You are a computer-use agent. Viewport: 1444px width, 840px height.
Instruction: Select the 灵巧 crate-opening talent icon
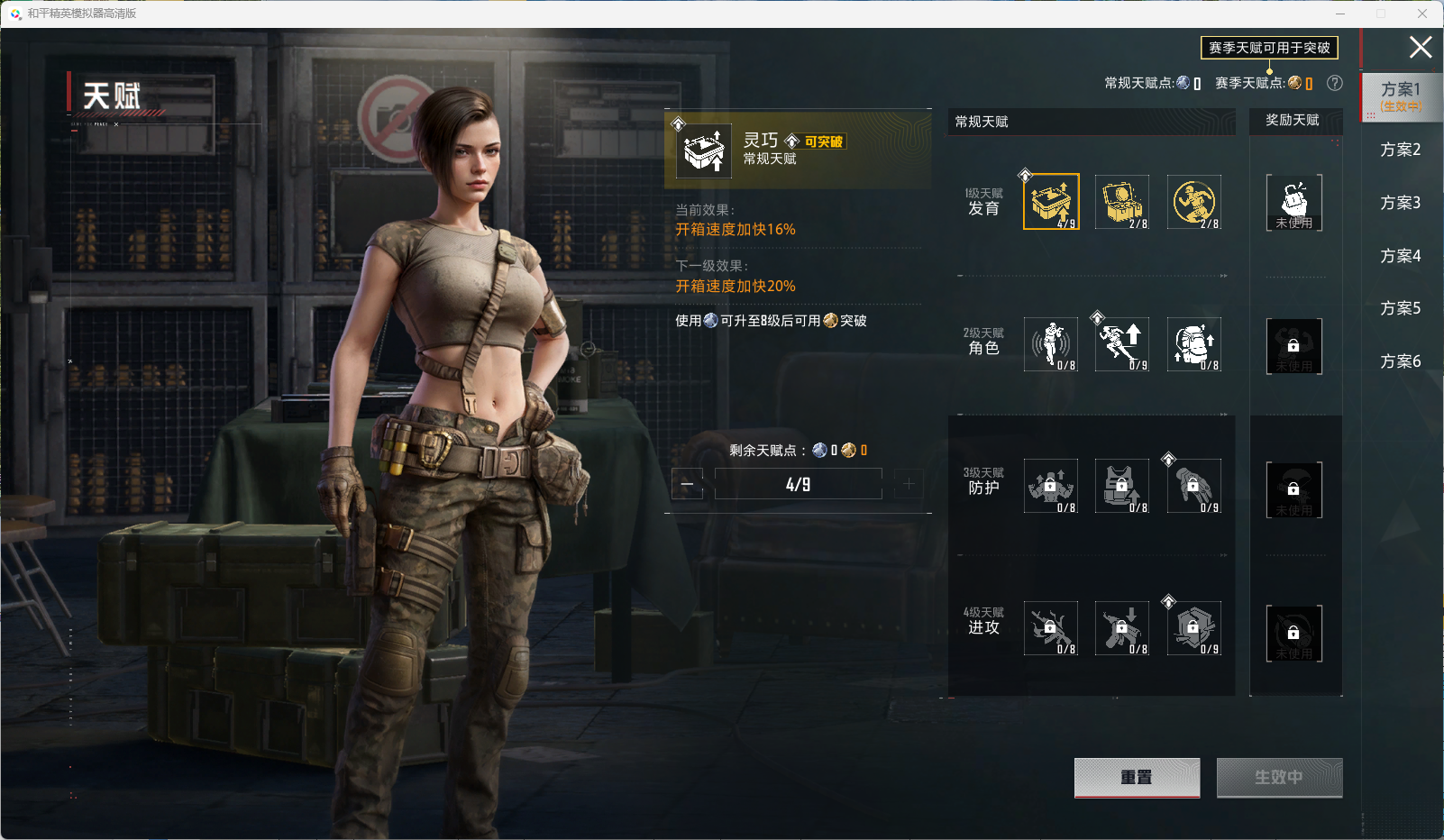pyautogui.click(x=1051, y=202)
